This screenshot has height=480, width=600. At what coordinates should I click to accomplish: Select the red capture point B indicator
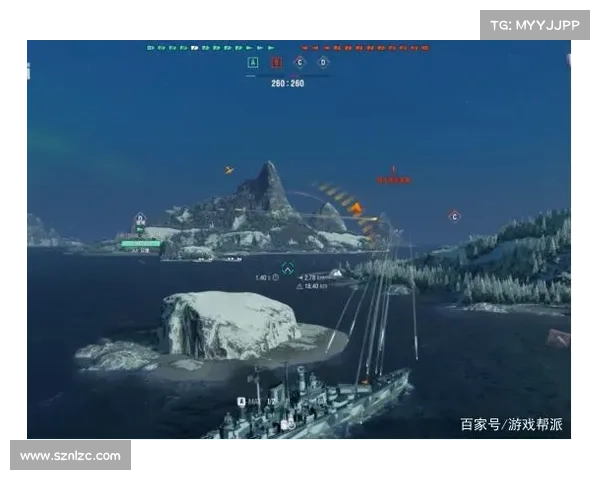(x=276, y=62)
